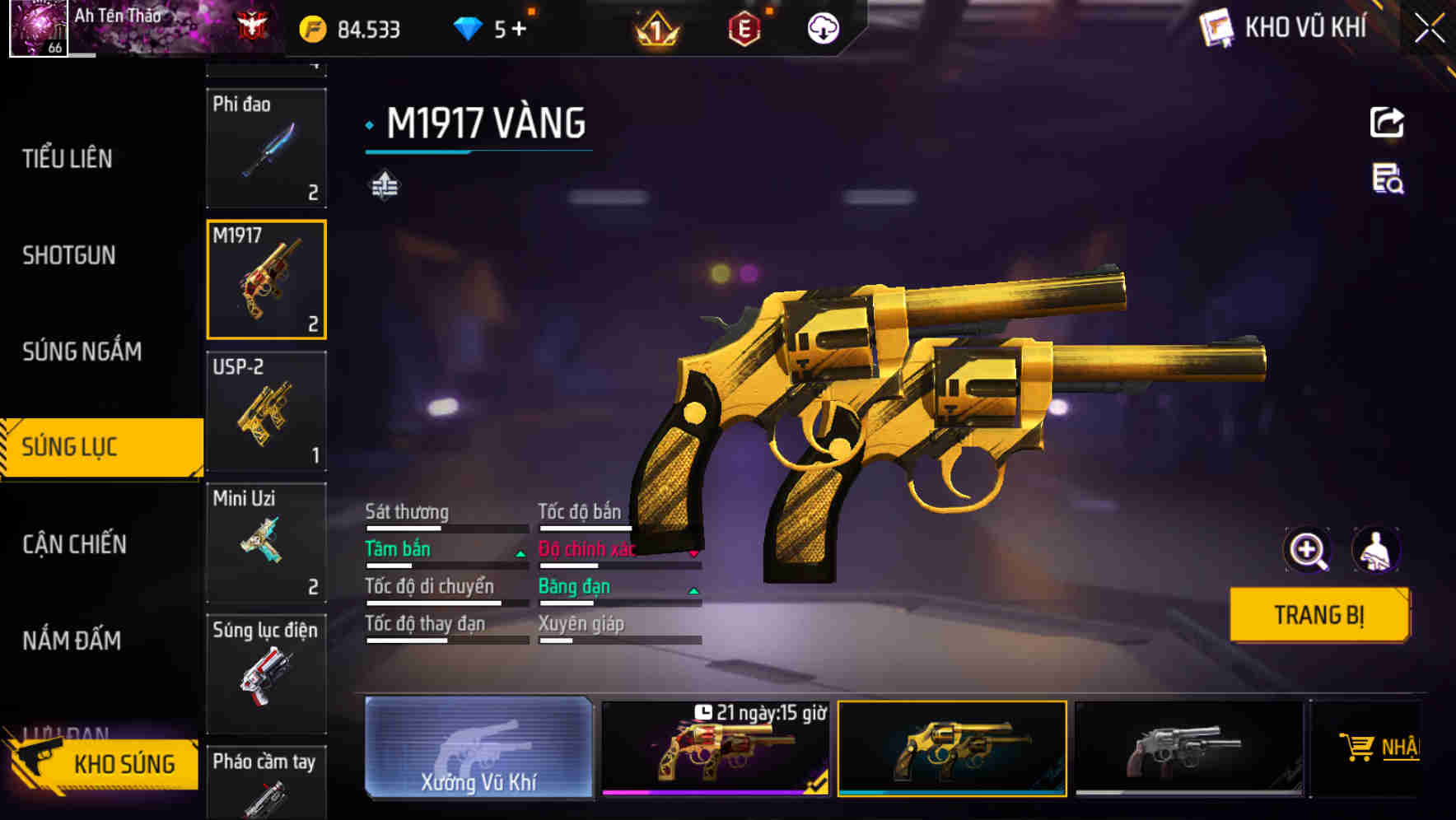Viewport: 1456px width, 820px height.
Task: Equip the weapon with TRANG BỊ button
Action: click(x=1318, y=614)
